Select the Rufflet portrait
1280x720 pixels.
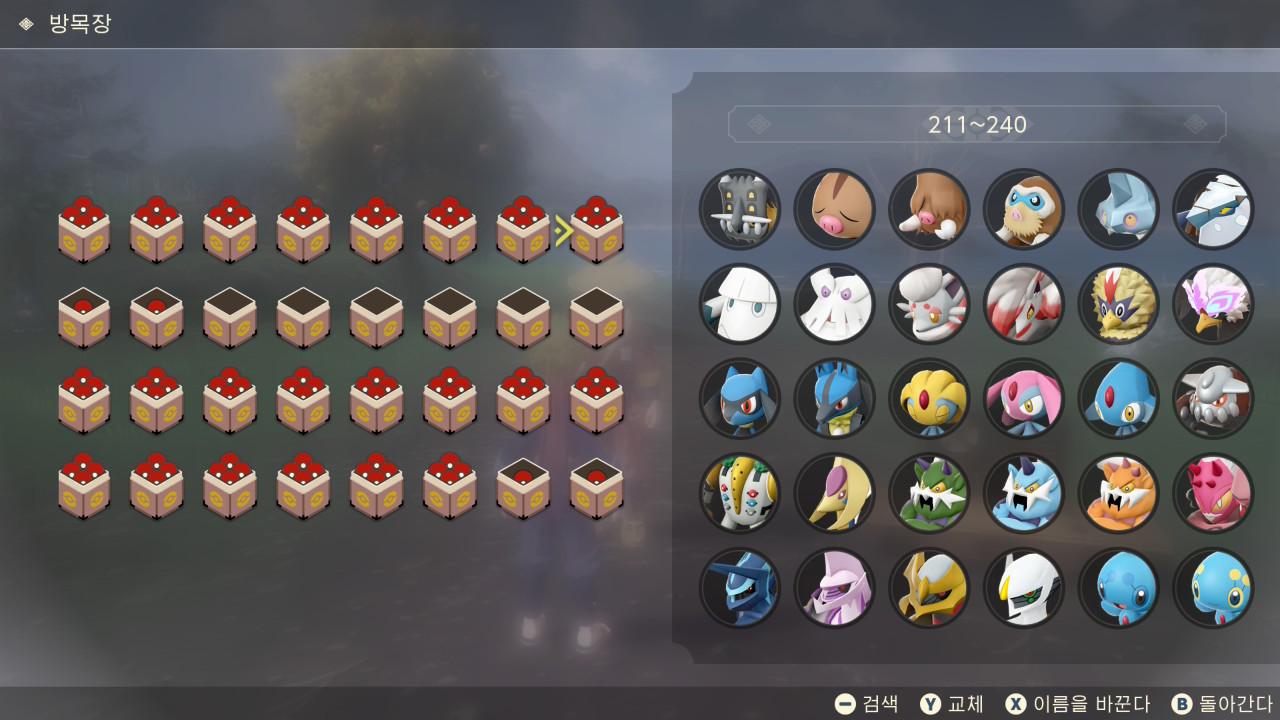(x=1119, y=304)
